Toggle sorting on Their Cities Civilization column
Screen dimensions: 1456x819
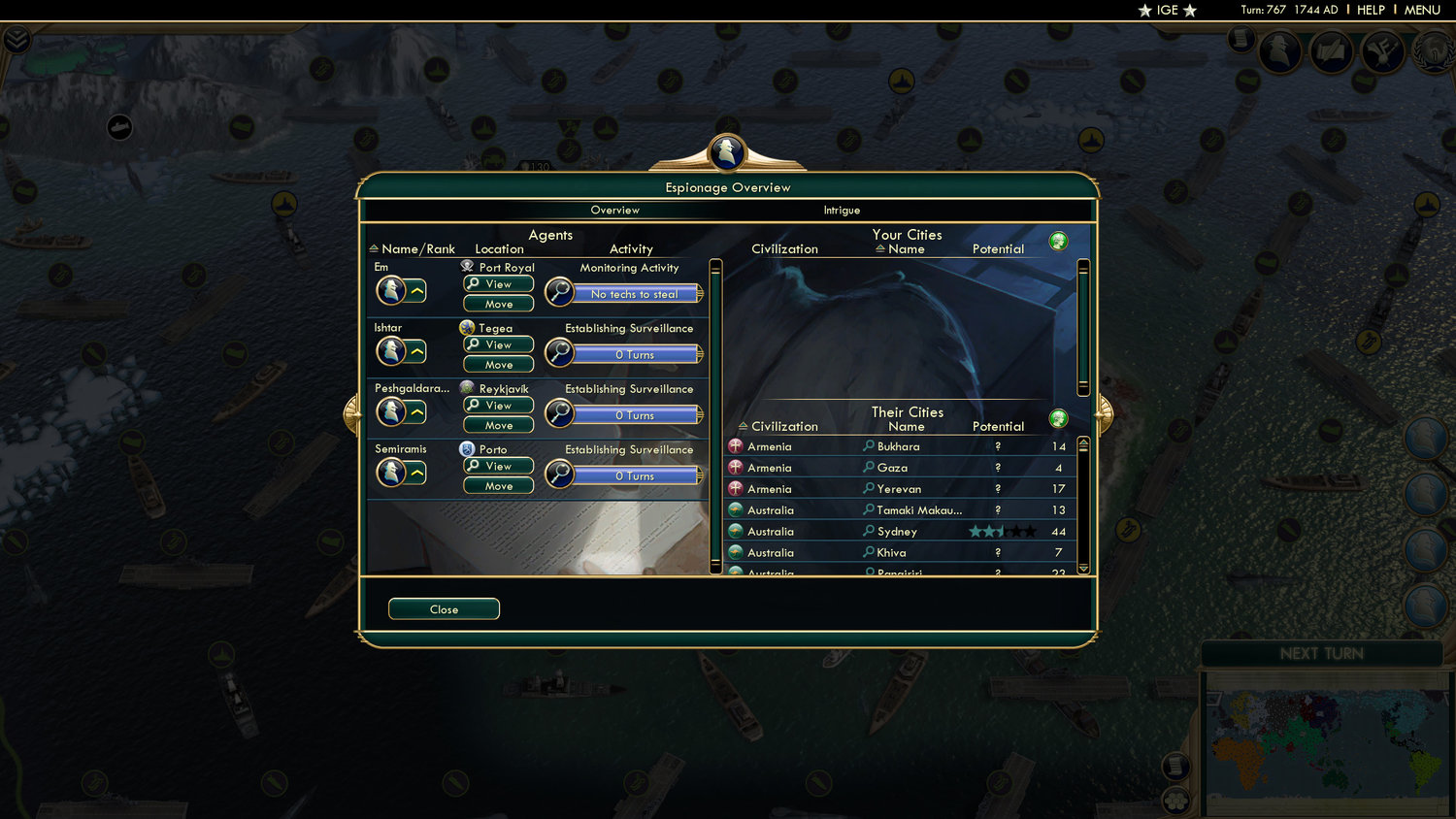tap(778, 426)
